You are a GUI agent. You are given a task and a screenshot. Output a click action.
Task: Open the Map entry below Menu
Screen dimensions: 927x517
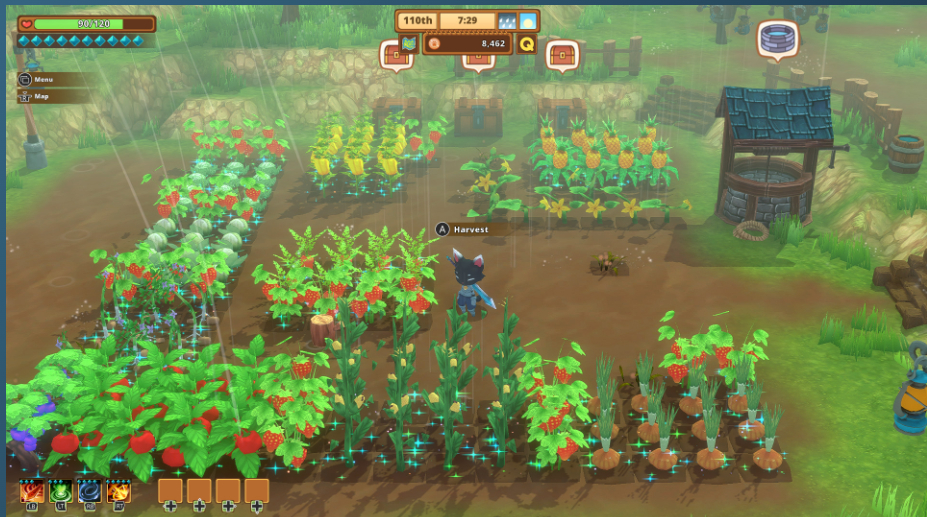(38, 96)
